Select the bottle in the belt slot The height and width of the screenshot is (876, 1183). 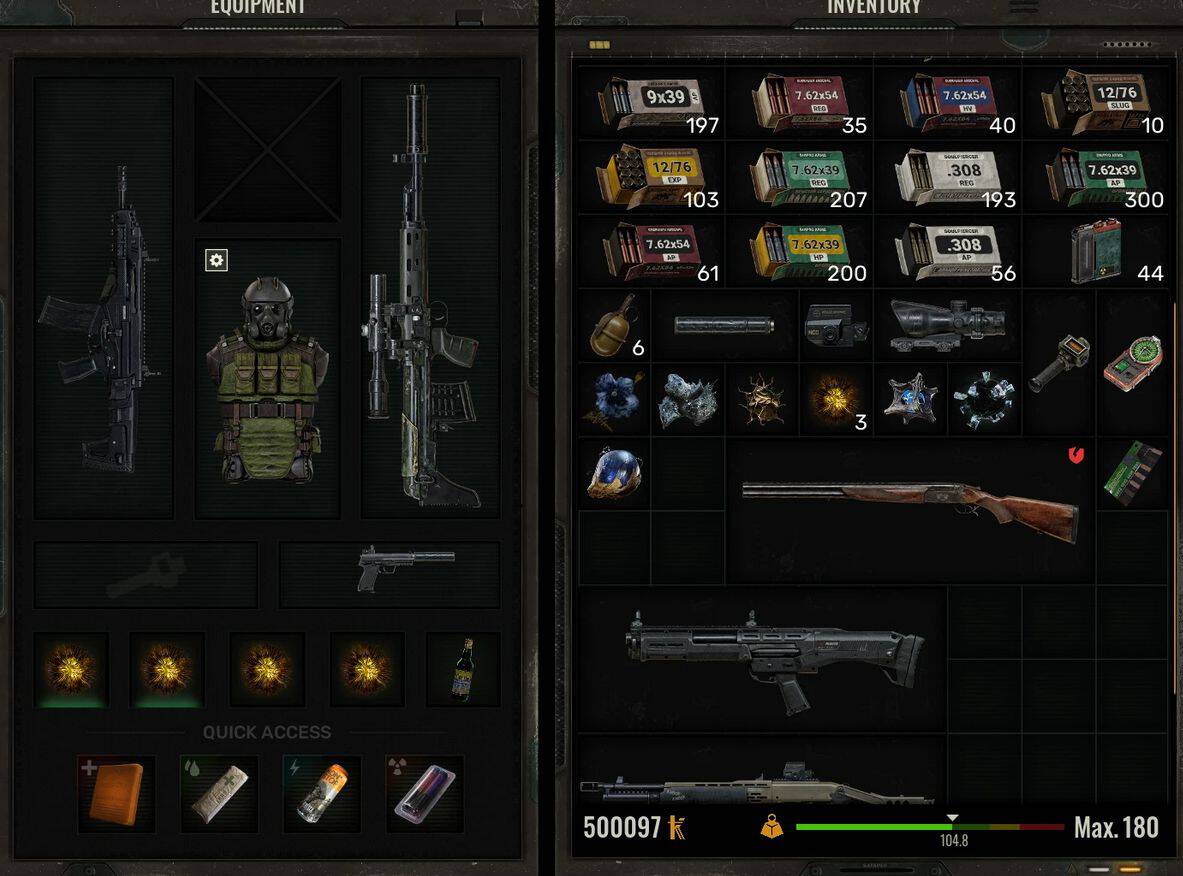point(462,668)
